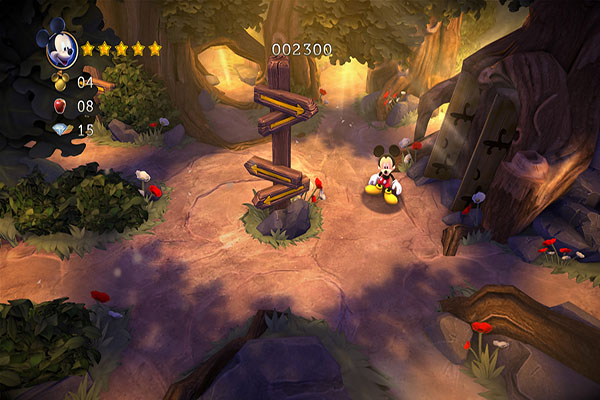Click the Mickey portrait icon
The height and width of the screenshot is (400, 600).
57,46
